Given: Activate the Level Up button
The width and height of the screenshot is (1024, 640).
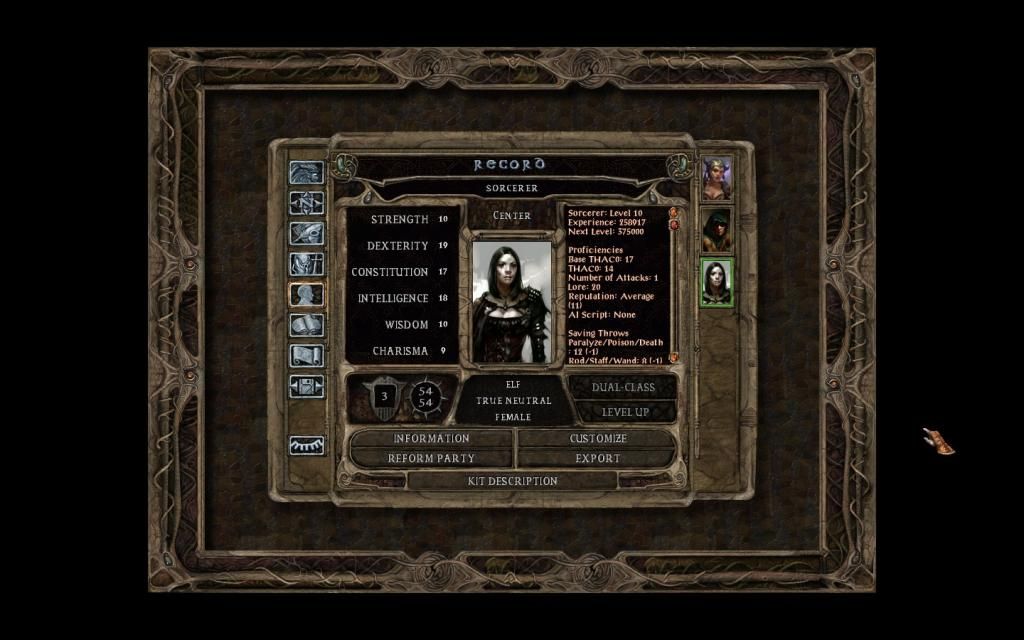Looking at the screenshot, I should pos(624,411).
